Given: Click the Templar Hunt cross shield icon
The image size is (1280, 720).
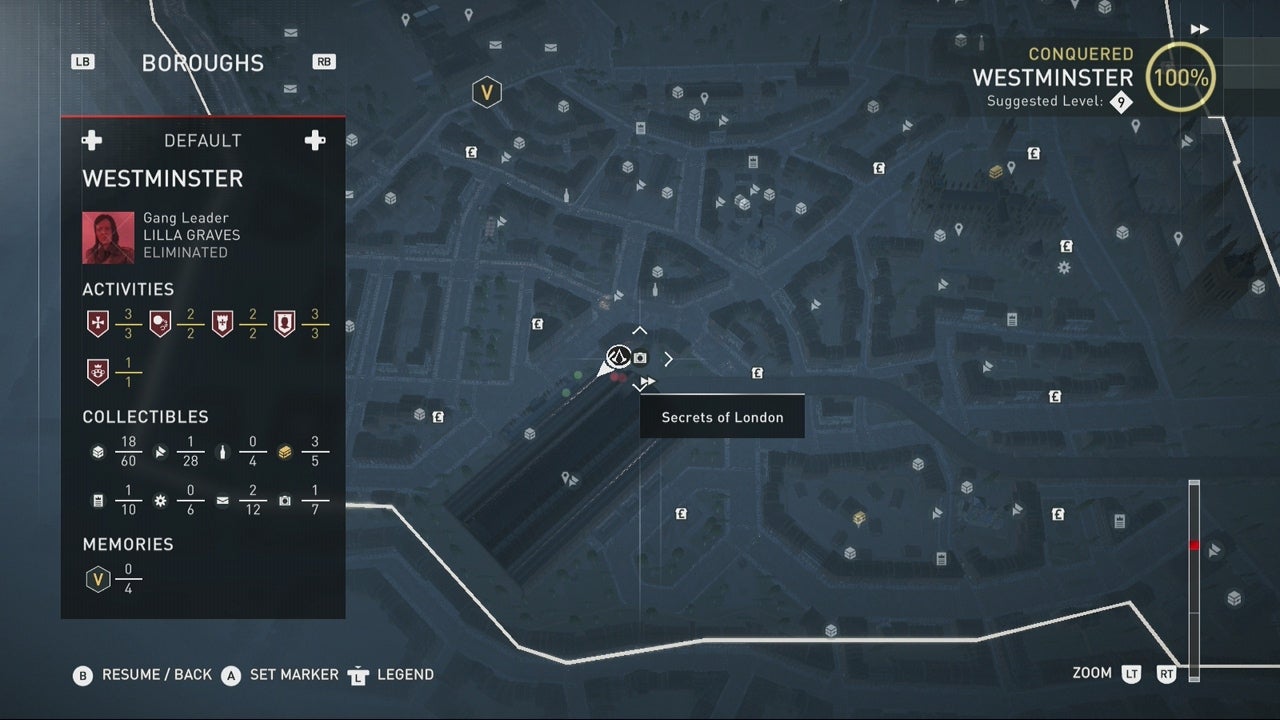Looking at the screenshot, I should [x=97, y=322].
